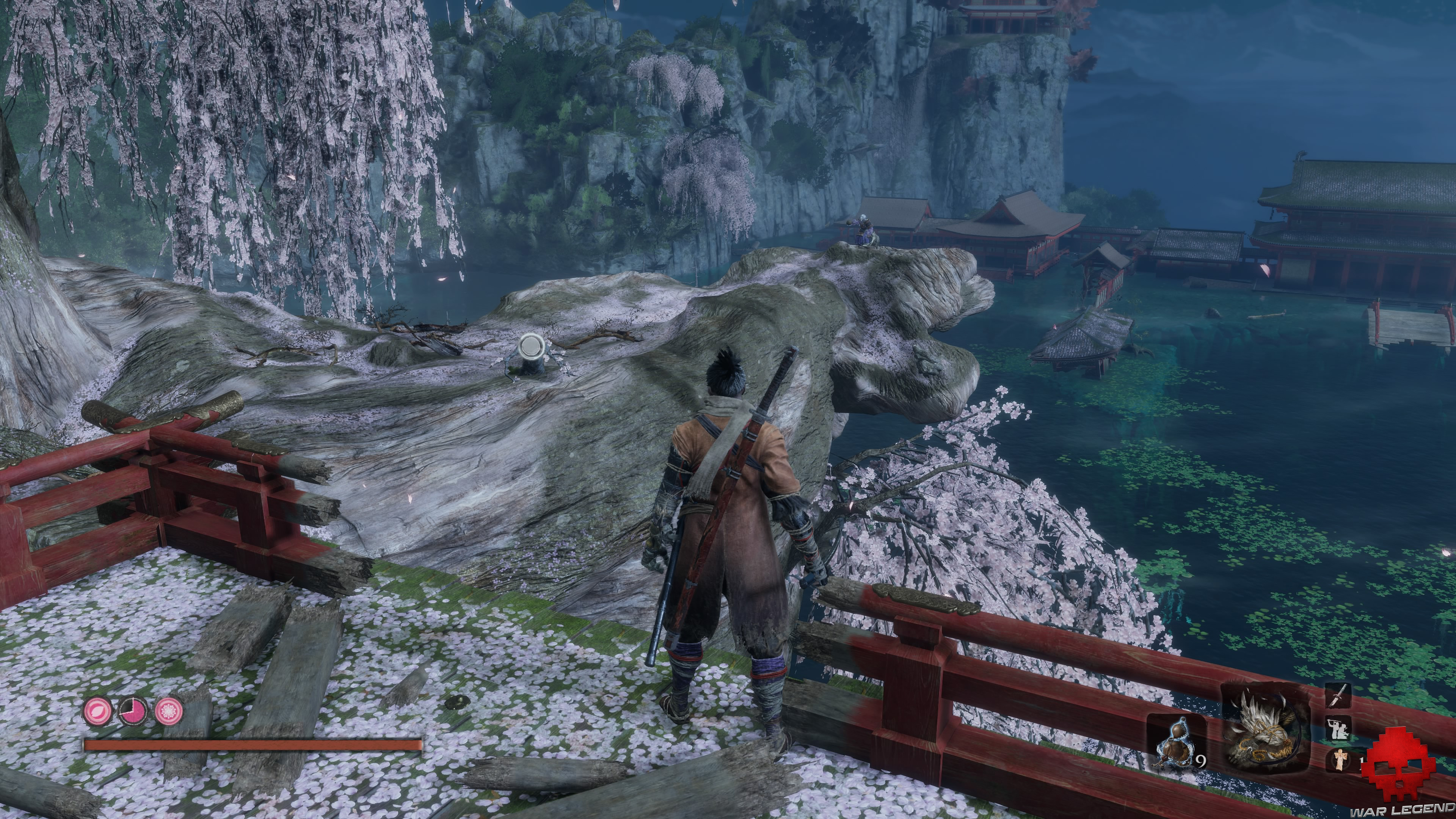
Task: Click the sakura petal resurrection node
Action: pyautogui.click(x=97, y=710)
